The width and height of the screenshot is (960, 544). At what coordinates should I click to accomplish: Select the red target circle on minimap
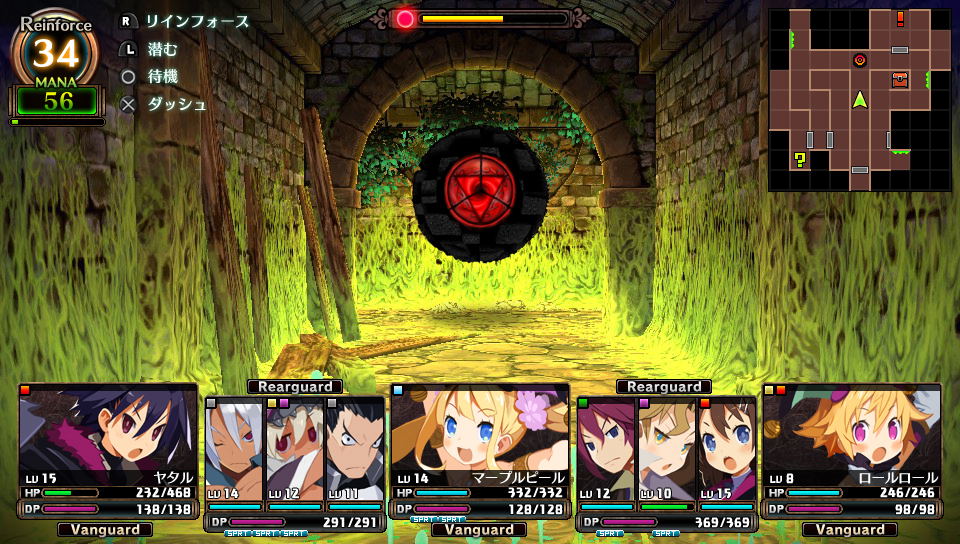point(859,60)
